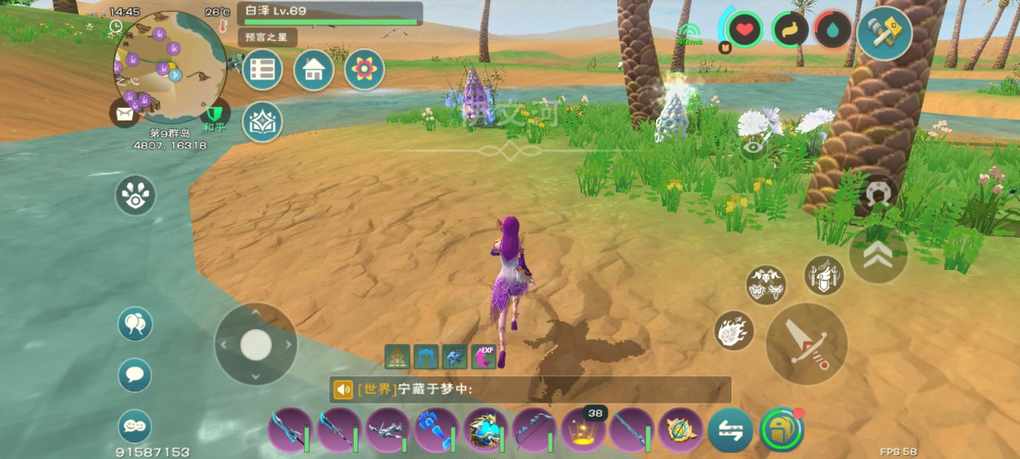Open the yellow backpack inventory
Screen dimensions: 1020x459
pos(780,431)
